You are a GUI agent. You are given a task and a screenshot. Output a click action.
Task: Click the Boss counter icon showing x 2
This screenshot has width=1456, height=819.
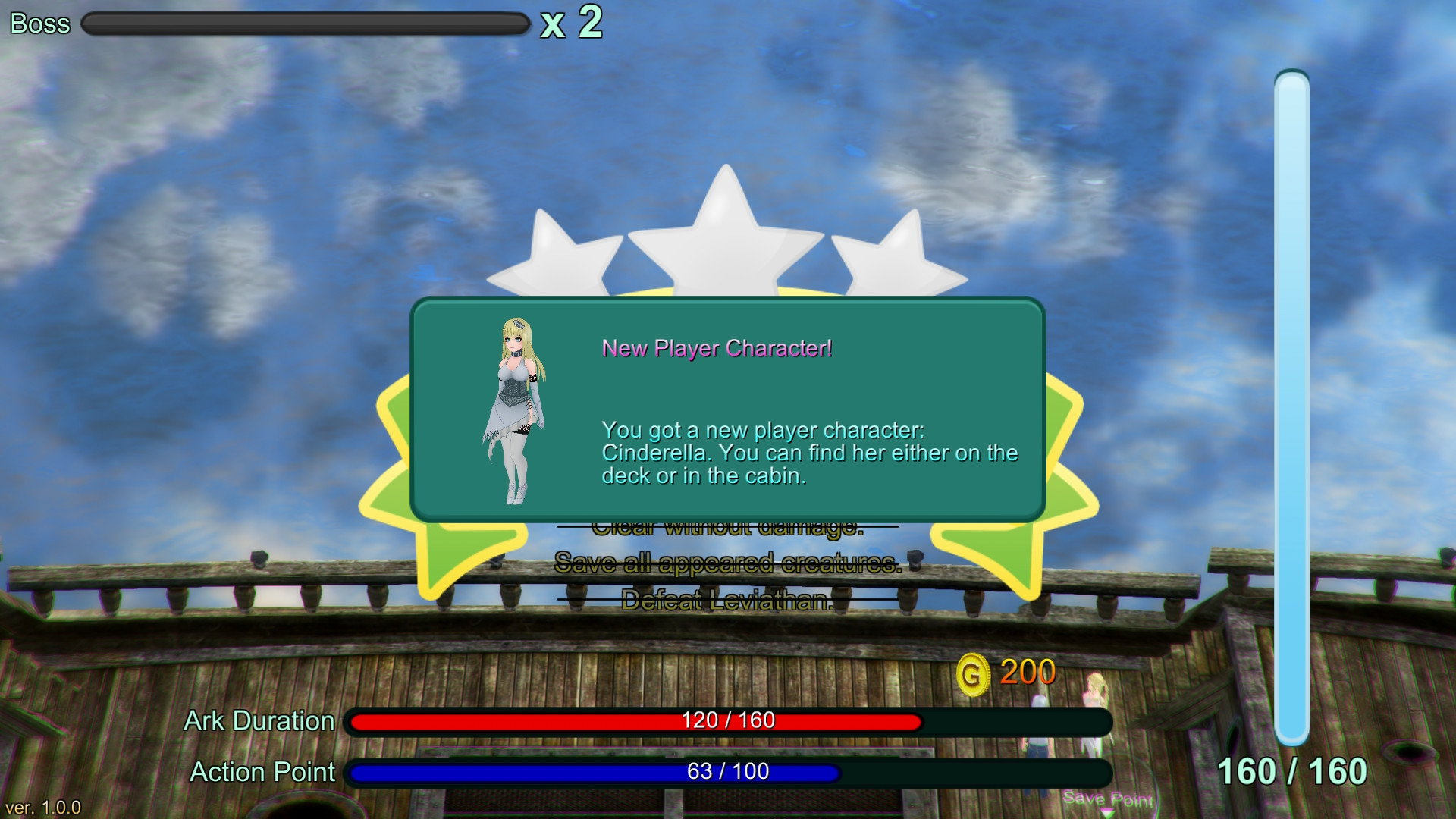[x=570, y=24]
